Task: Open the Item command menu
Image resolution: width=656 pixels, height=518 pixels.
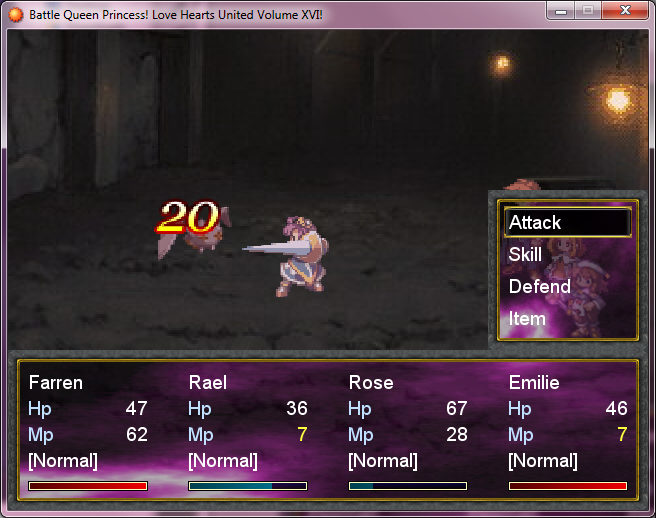Action: point(567,318)
